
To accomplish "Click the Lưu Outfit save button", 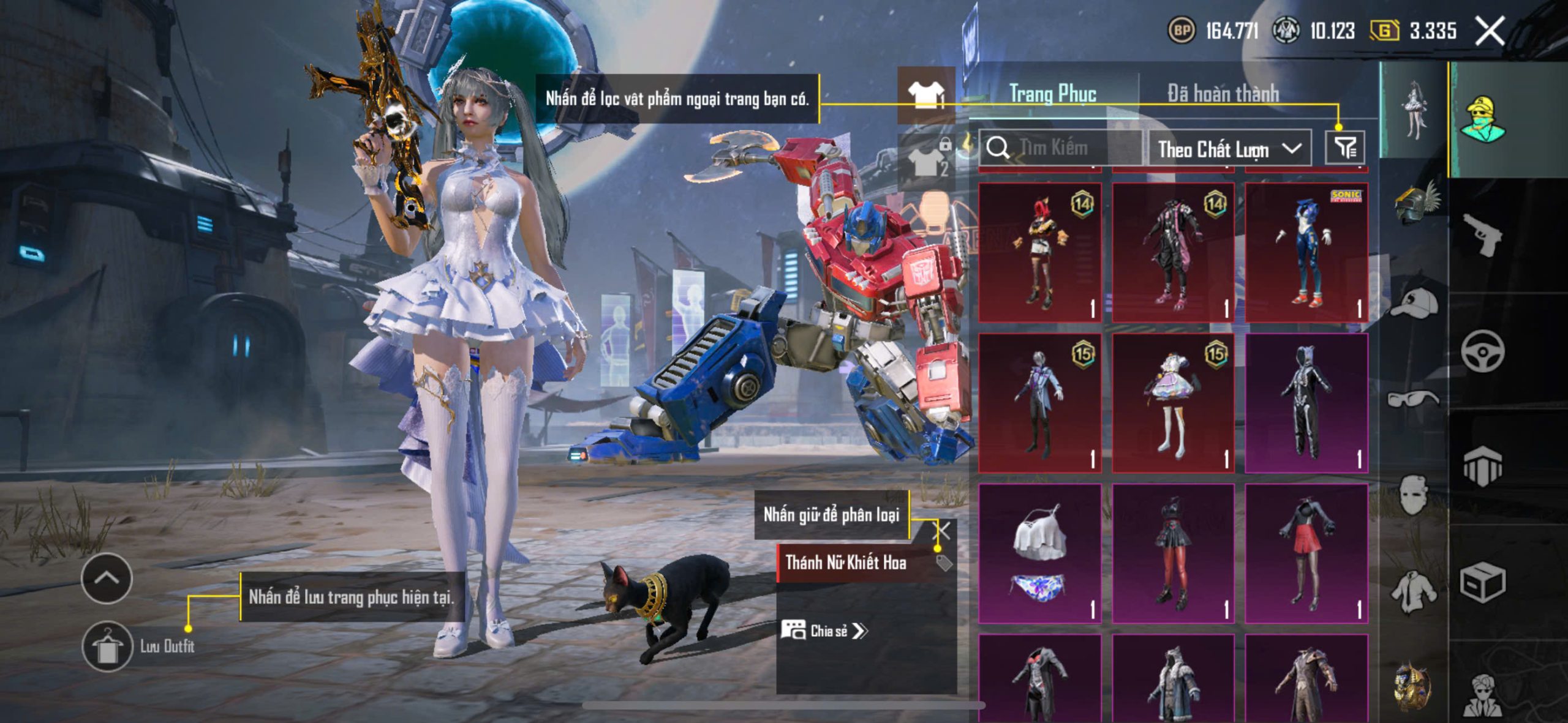I will (x=108, y=646).
